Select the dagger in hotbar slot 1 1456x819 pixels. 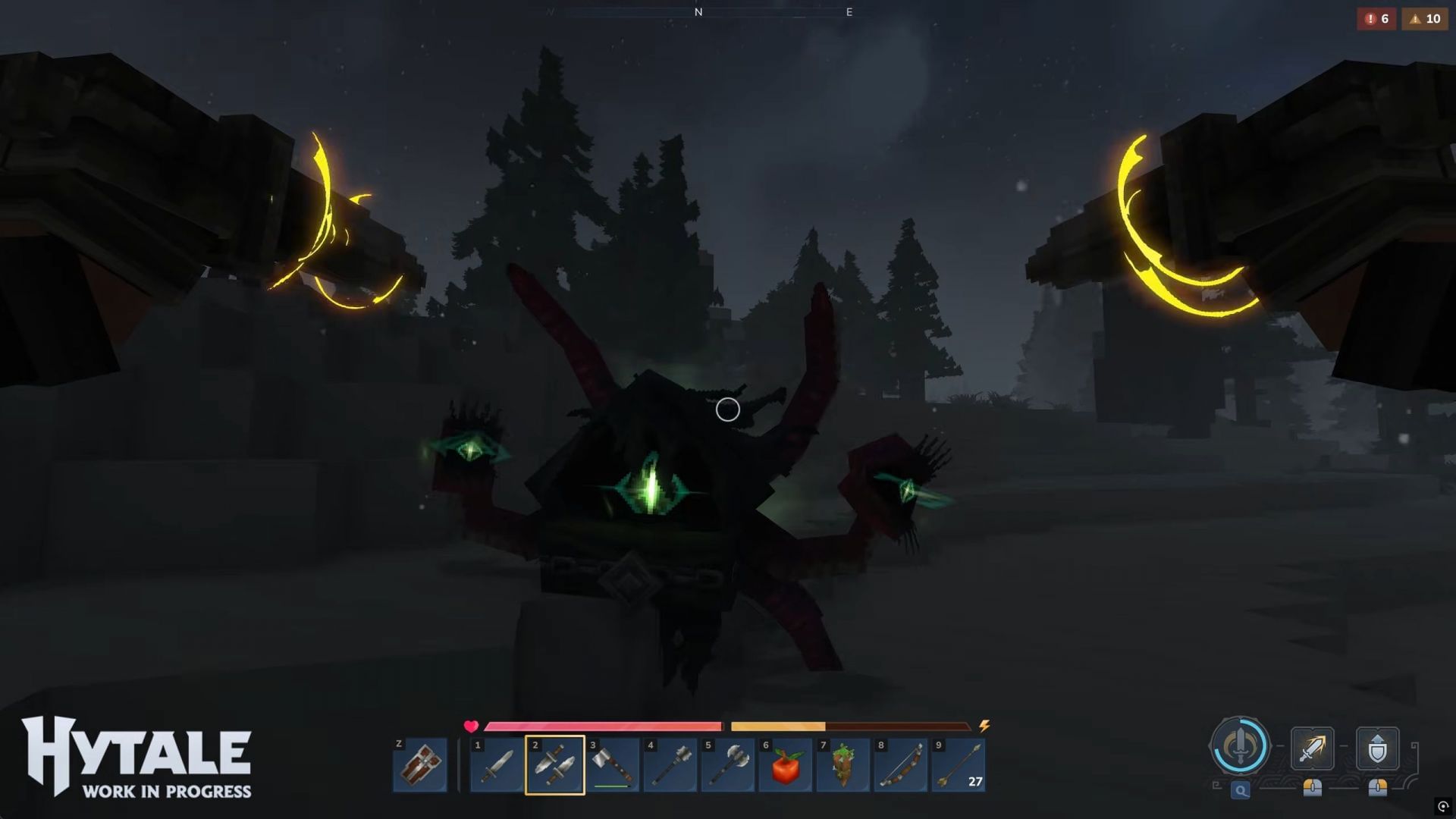point(497,767)
